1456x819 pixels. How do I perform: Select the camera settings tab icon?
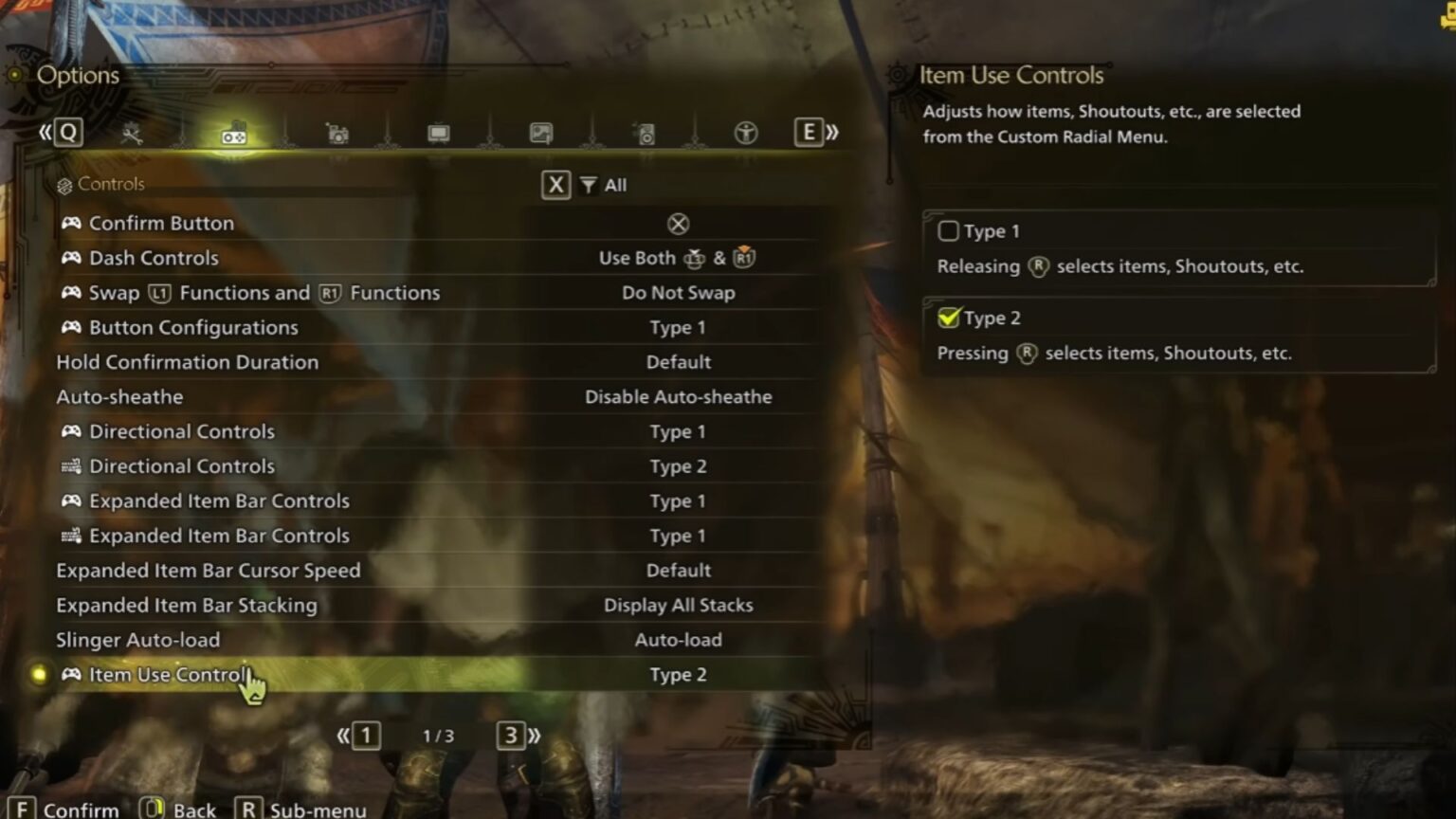(337, 134)
